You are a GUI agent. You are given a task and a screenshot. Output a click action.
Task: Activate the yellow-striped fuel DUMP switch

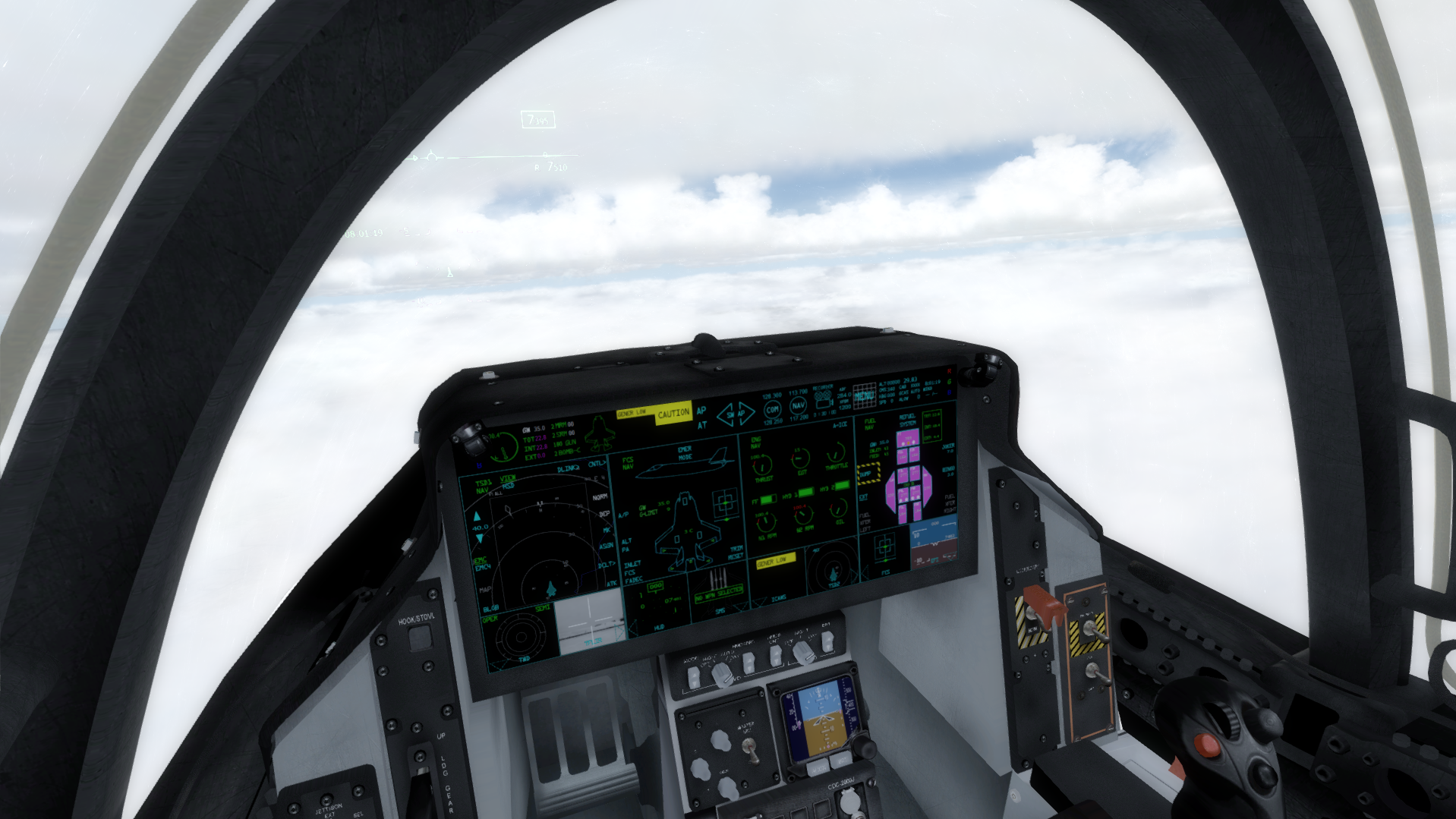868,474
